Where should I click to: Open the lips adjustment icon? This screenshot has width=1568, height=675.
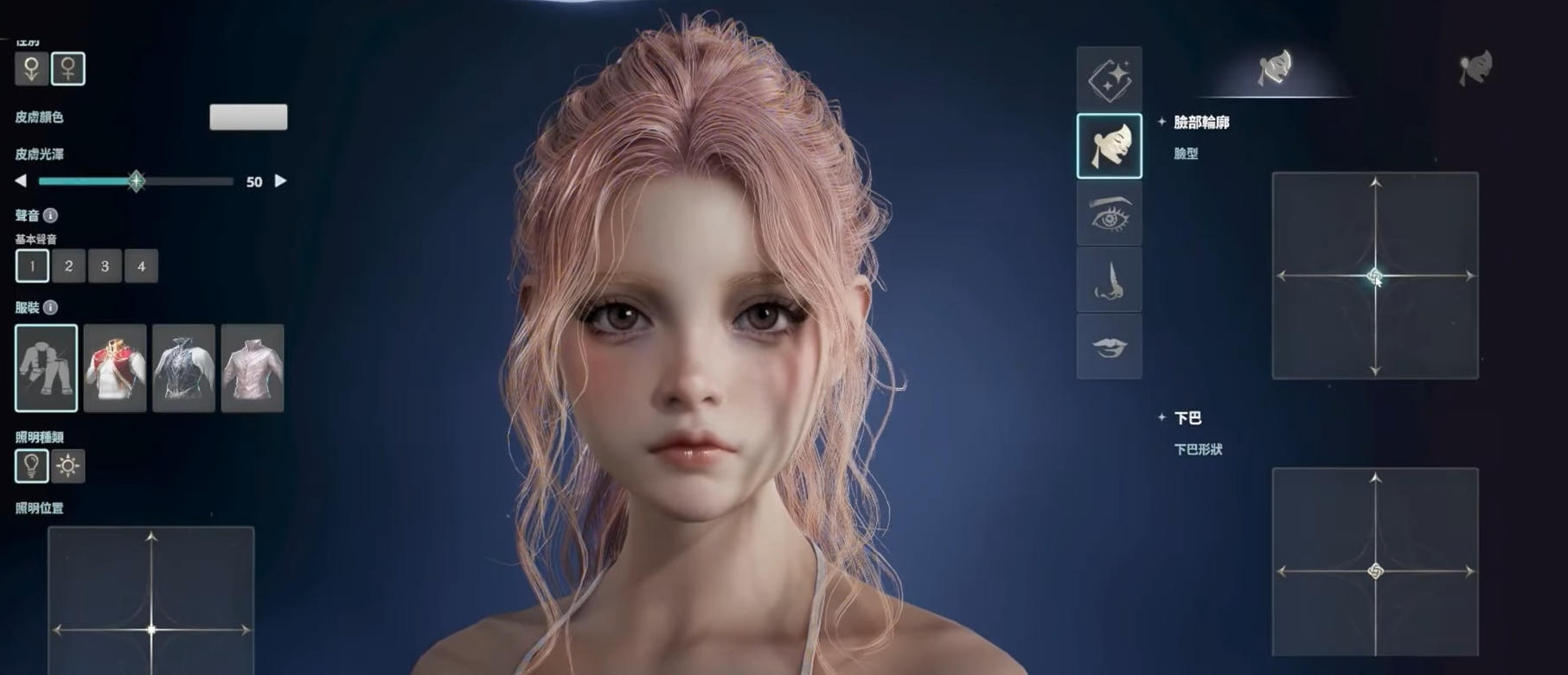[1109, 347]
